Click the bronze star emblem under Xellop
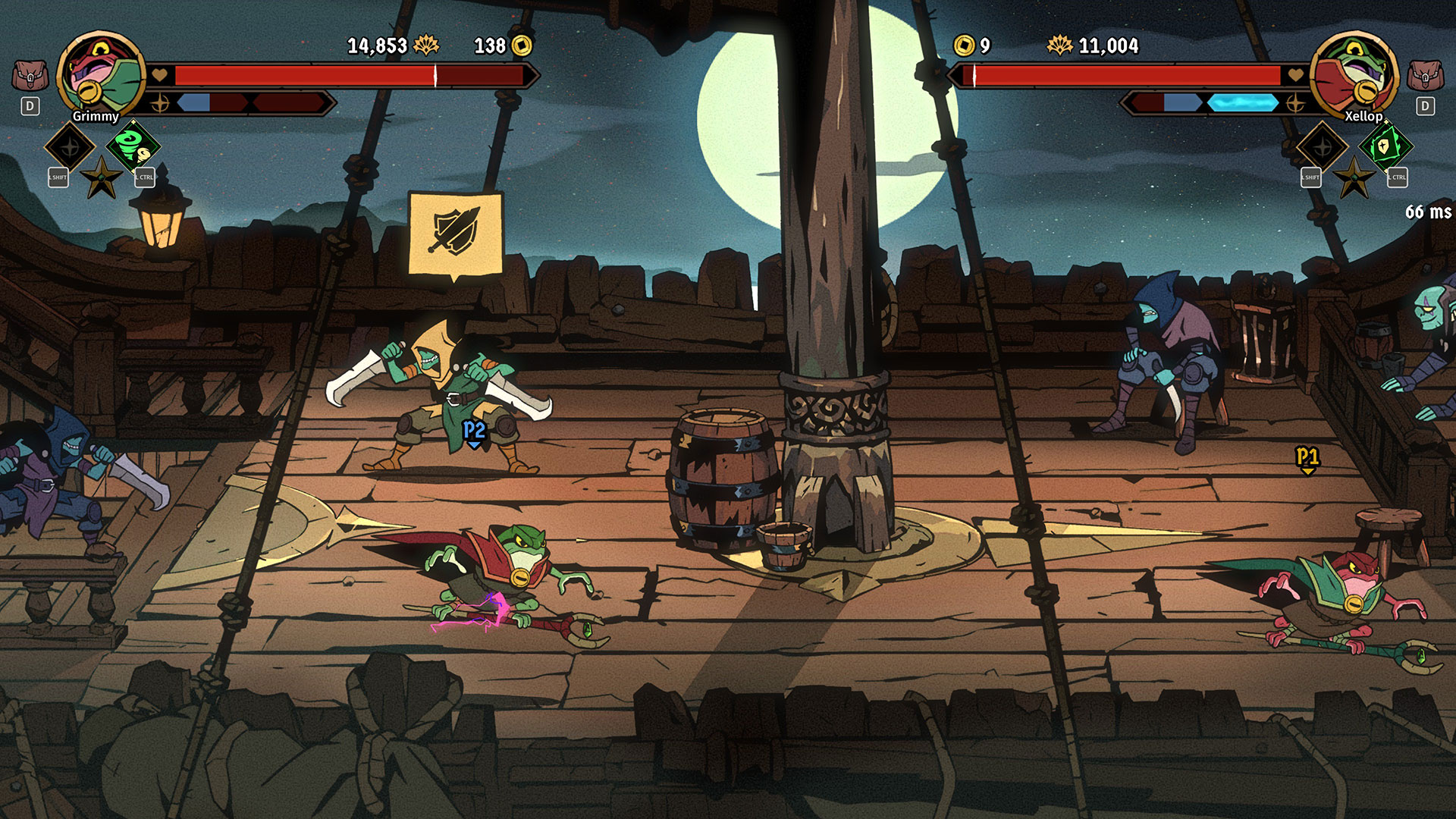This screenshot has height=819, width=1456. coord(1354,178)
